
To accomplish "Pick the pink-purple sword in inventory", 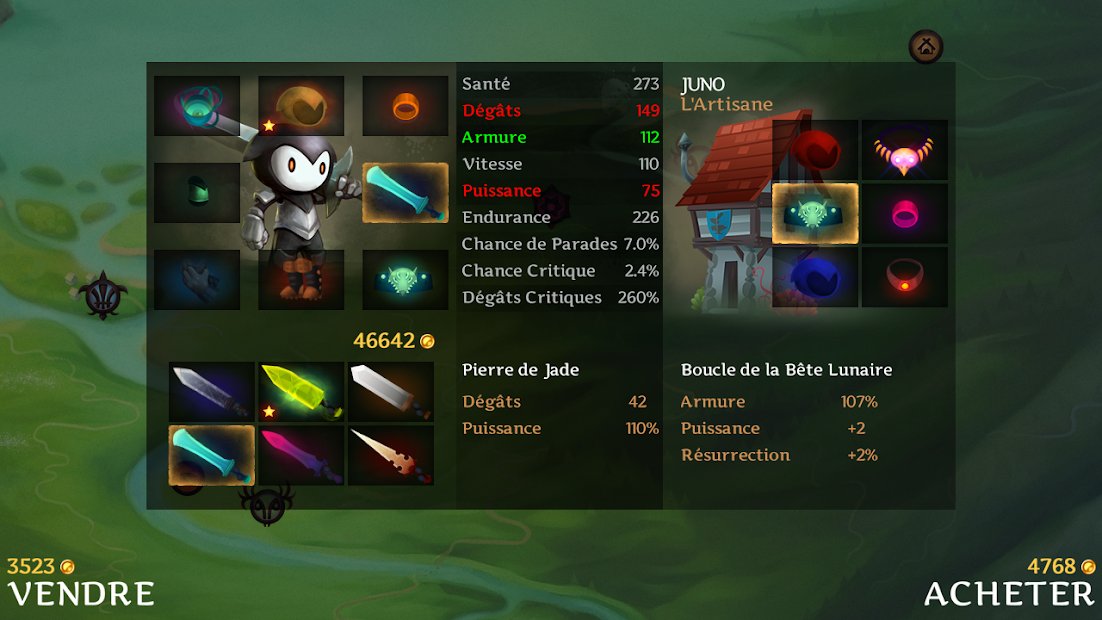I will tap(301, 455).
